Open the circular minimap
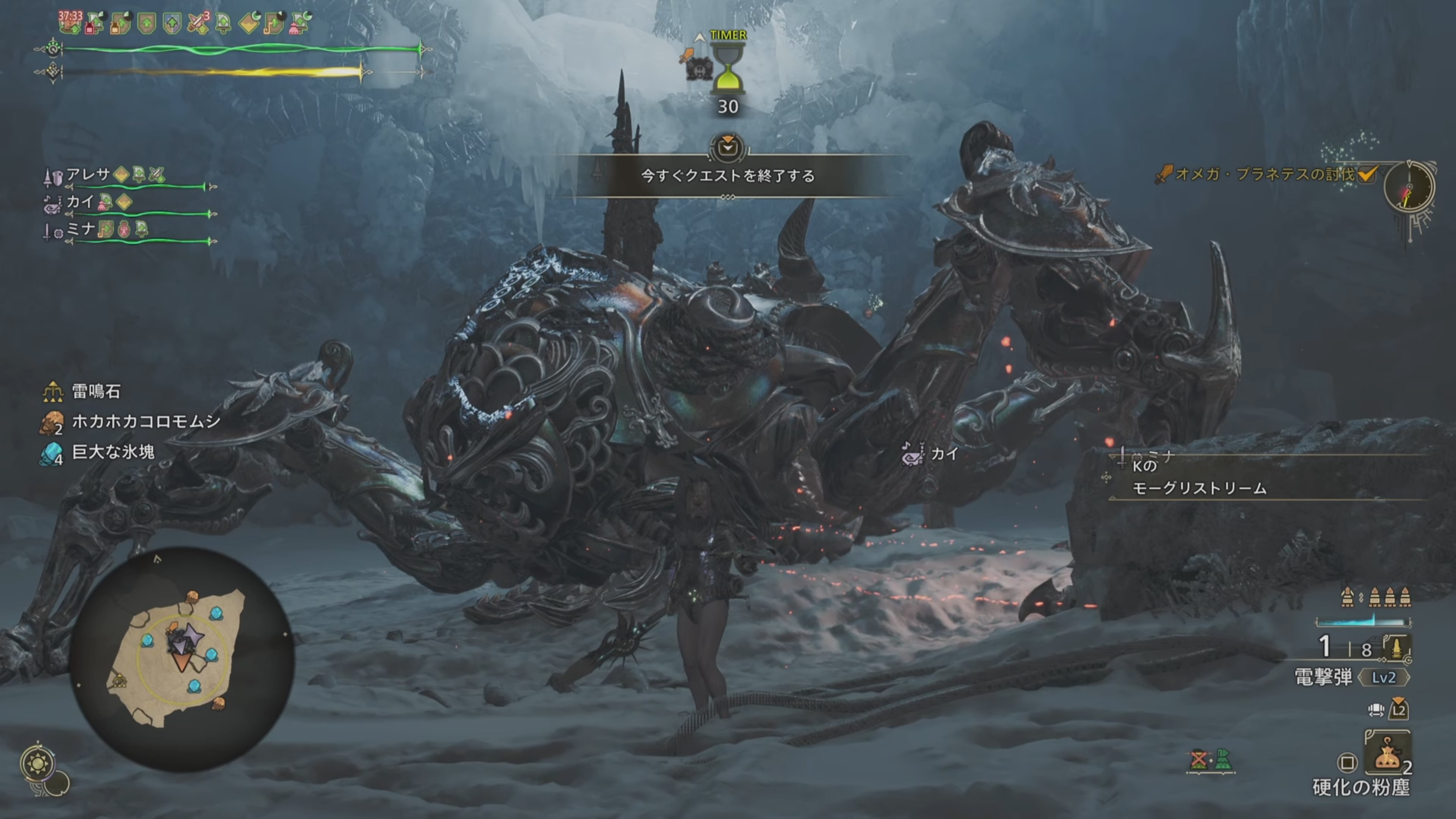This screenshot has height=819, width=1456. 182,659
